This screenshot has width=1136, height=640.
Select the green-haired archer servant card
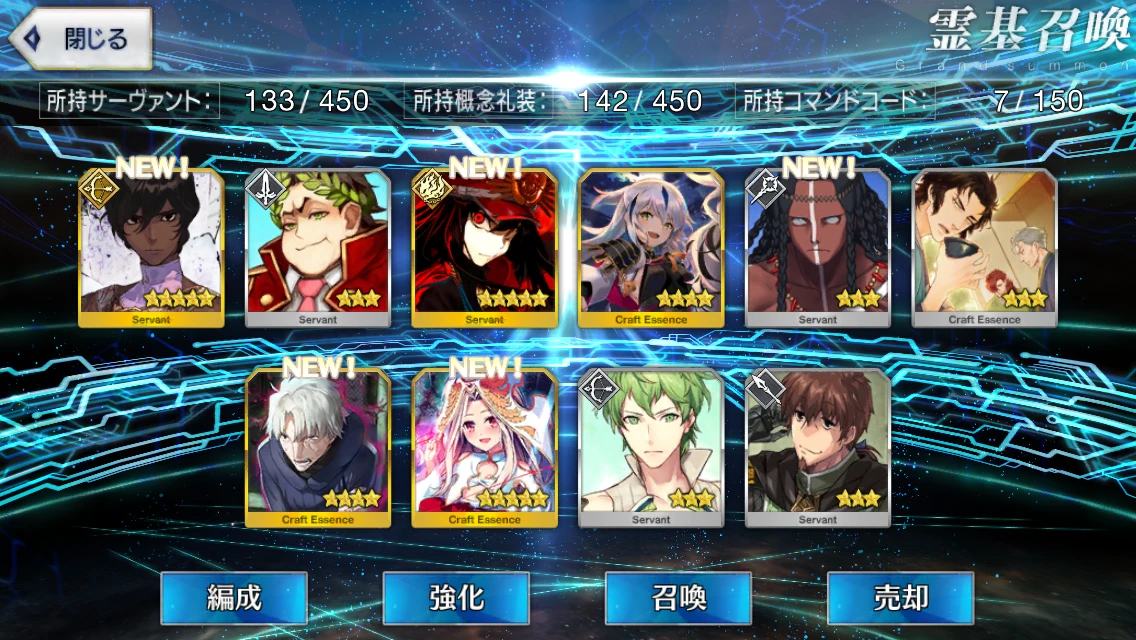(651, 448)
